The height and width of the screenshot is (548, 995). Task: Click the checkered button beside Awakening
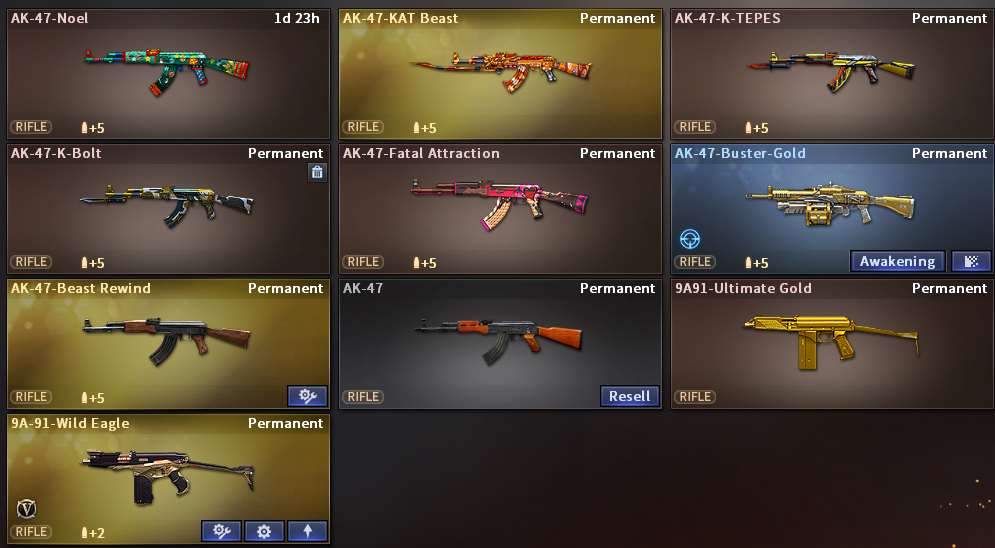(971, 261)
